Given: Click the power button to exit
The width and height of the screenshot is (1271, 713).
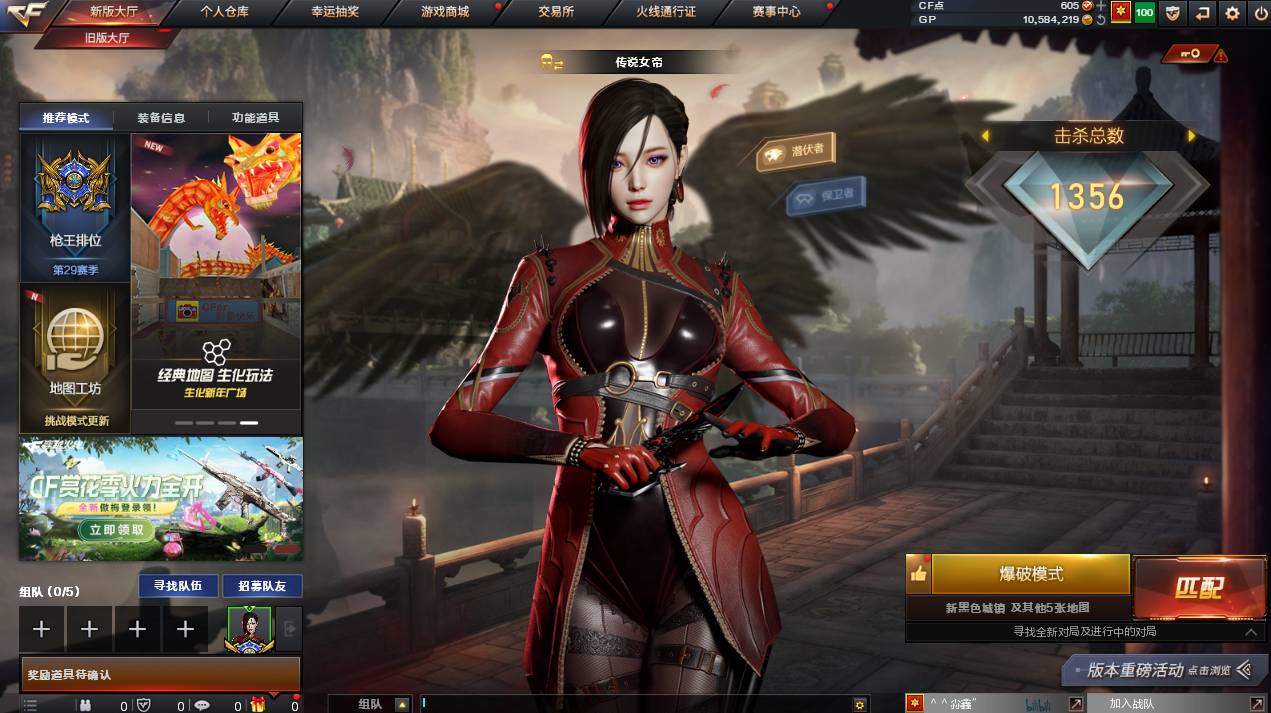Looking at the screenshot, I should click(1260, 13).
